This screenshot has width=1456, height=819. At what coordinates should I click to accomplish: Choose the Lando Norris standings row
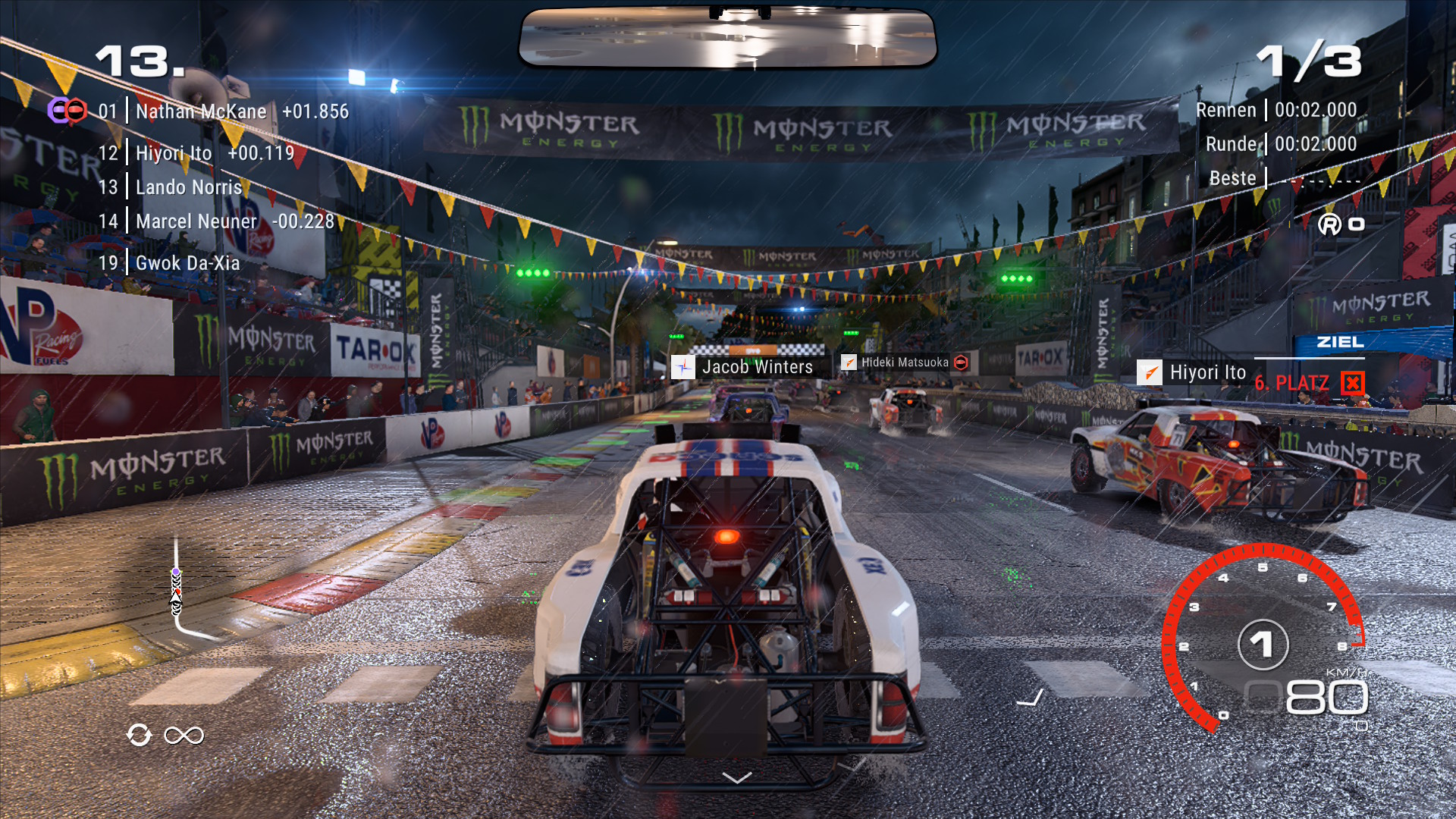tap(188, 187)
